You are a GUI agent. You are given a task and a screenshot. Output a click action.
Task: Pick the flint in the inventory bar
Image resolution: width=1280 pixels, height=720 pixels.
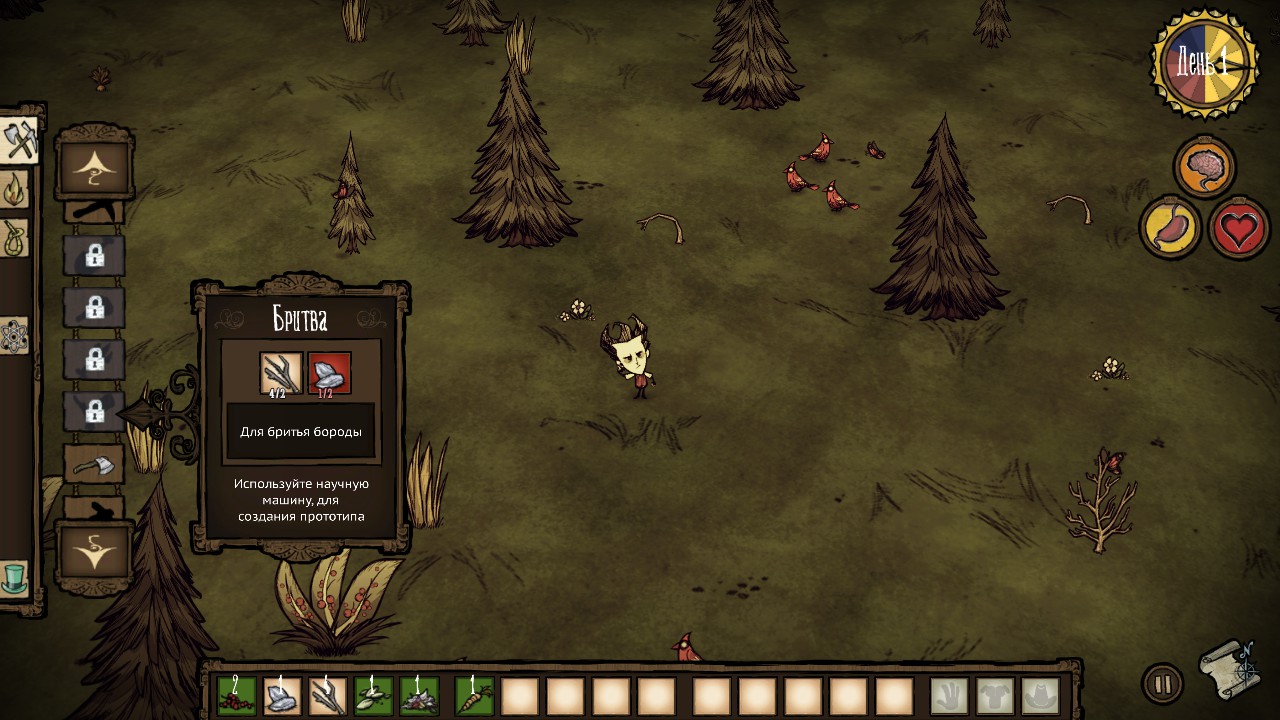(x=282, y=696)
